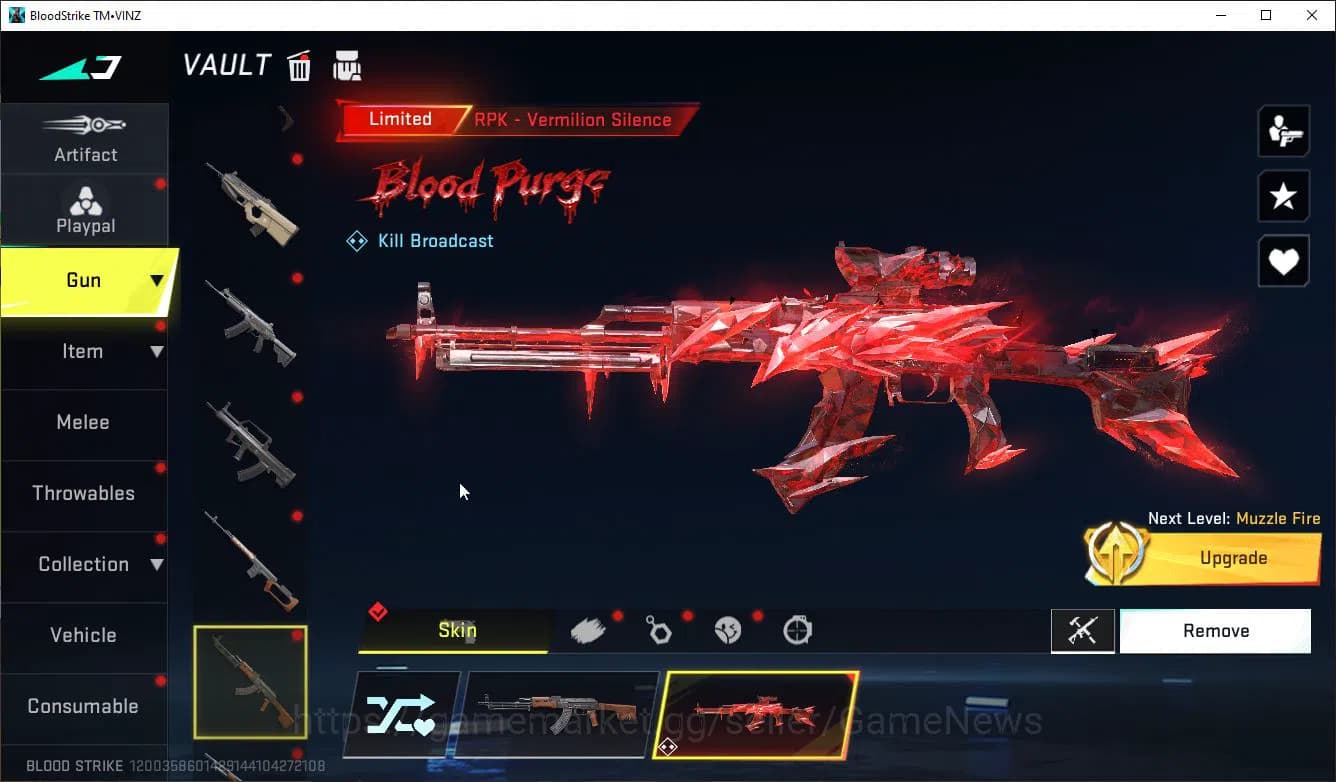Open the character loadout preview icon
The height and width of the screenshot is (782, 1336).
click(x=1283, y=130)
